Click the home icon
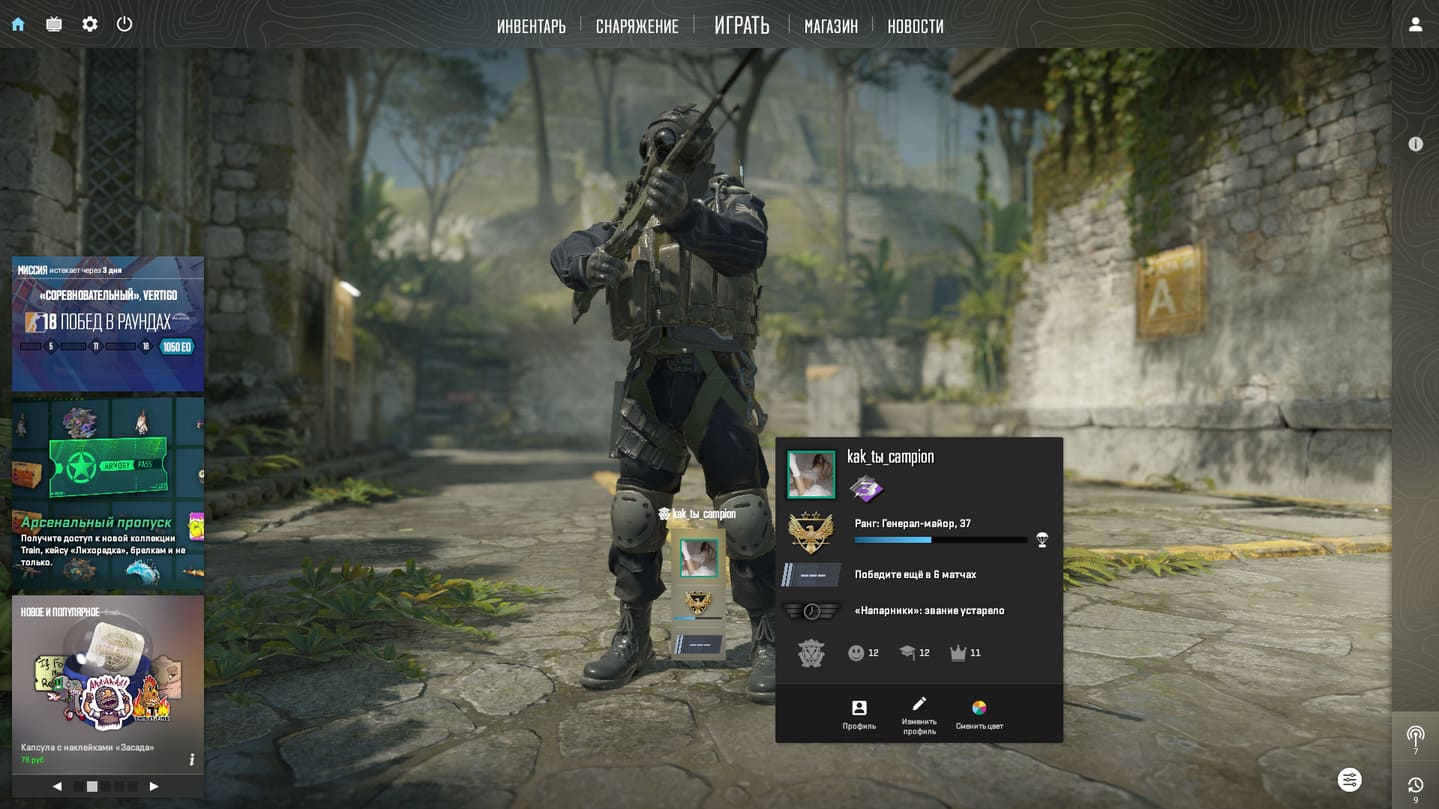1439x809 pixels. click(x=18, y=24)
